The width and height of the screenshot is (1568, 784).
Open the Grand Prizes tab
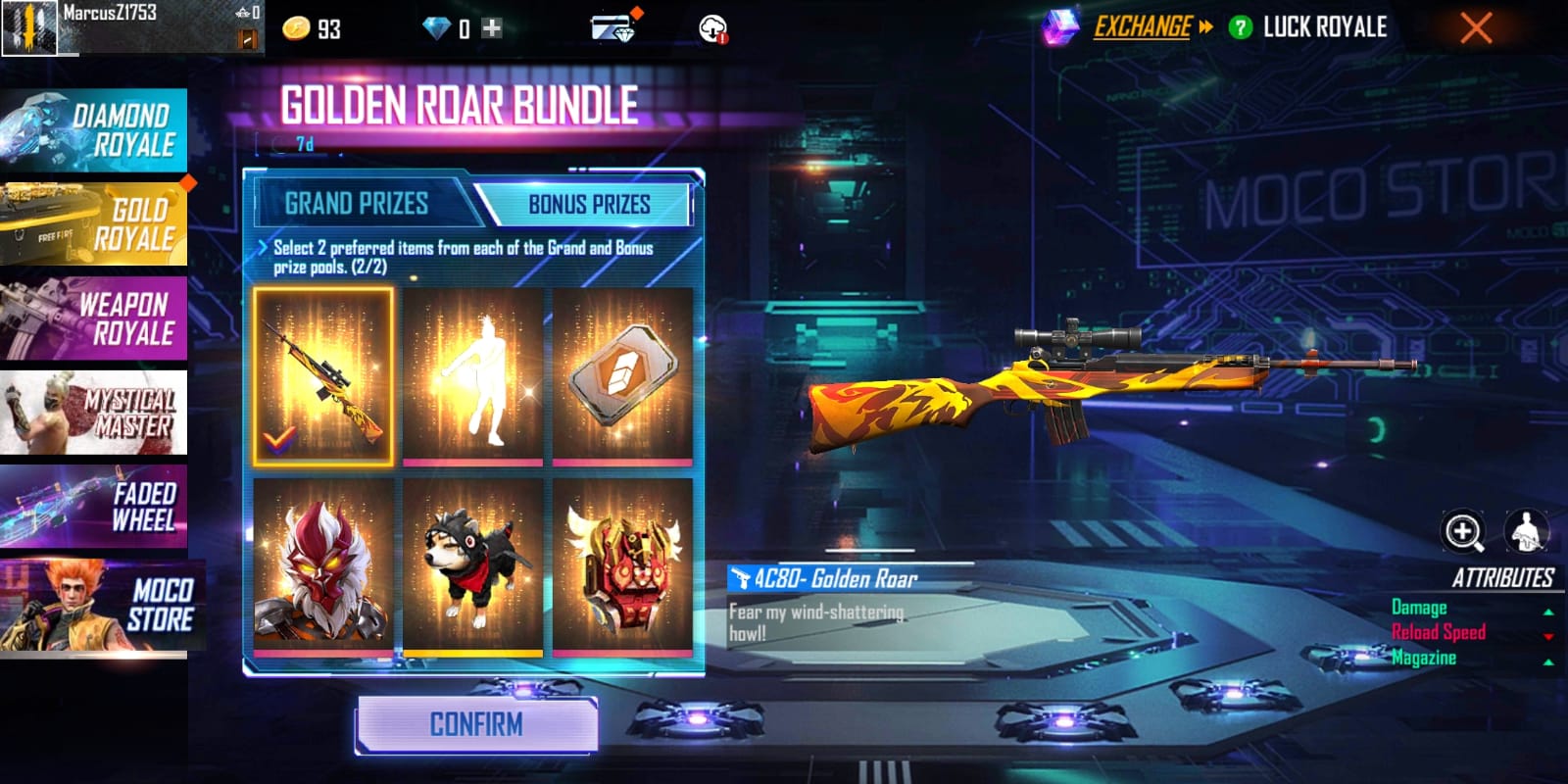pyautogui.click(x=357, y=204)
